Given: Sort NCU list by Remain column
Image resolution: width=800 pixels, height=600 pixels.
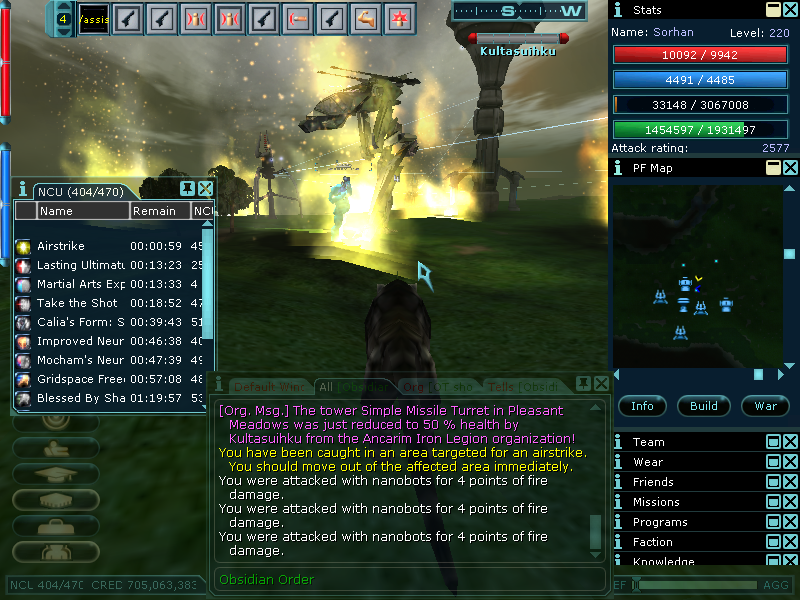Looking at the screenshot, I should click(x=158, y=211).
